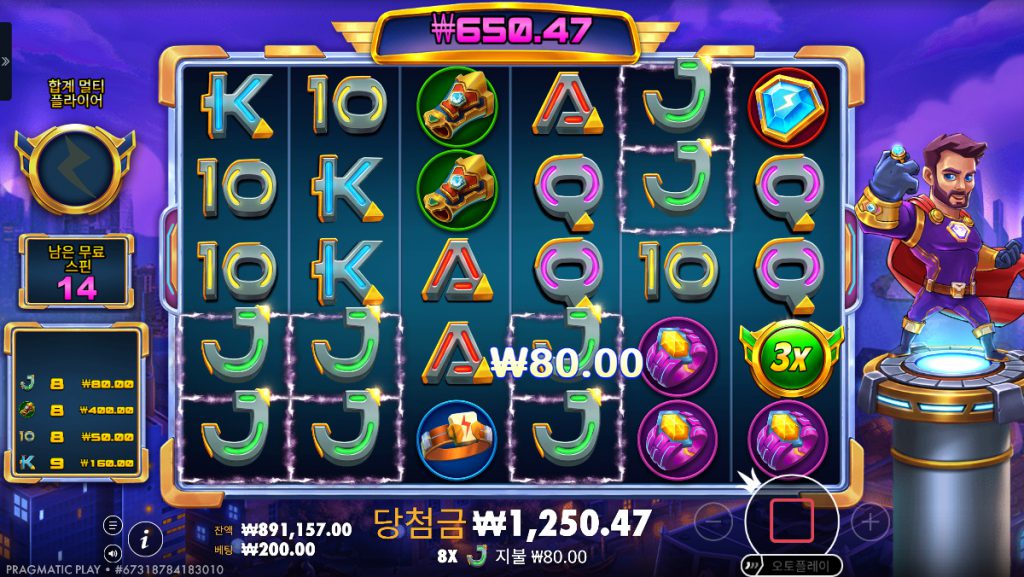Open the game info with the i button
The width and height of the screenshot is (1024, 577).
tap(145, 538)
